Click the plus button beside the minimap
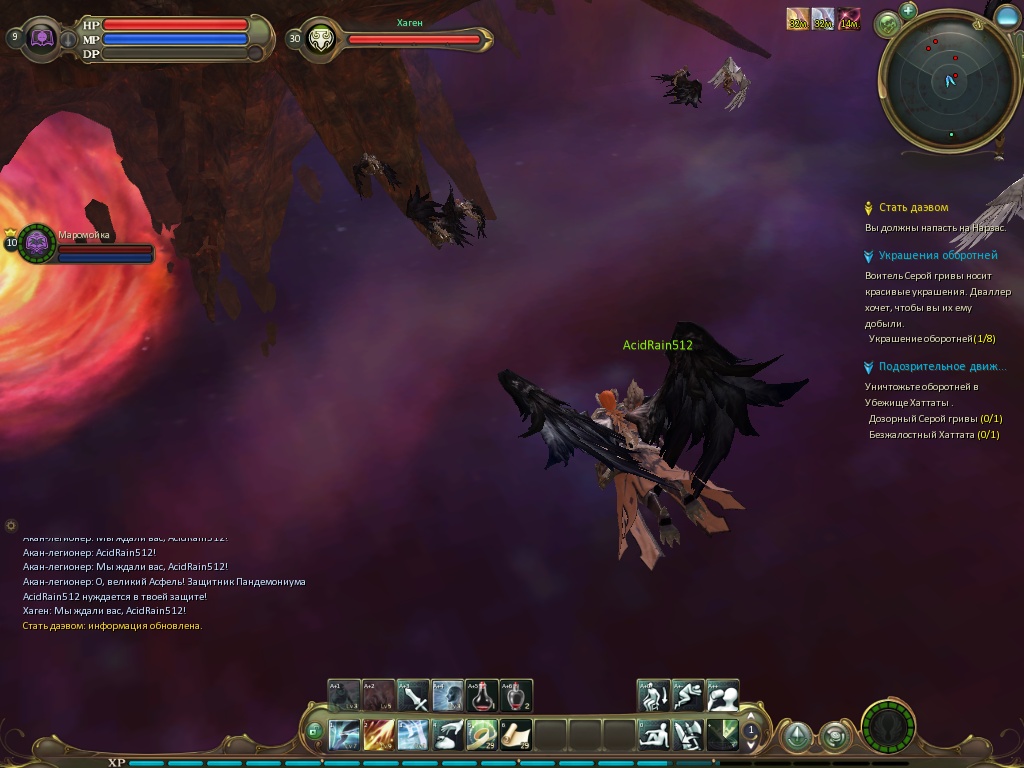Screen dimensions: 1024x768 (908, 11)
